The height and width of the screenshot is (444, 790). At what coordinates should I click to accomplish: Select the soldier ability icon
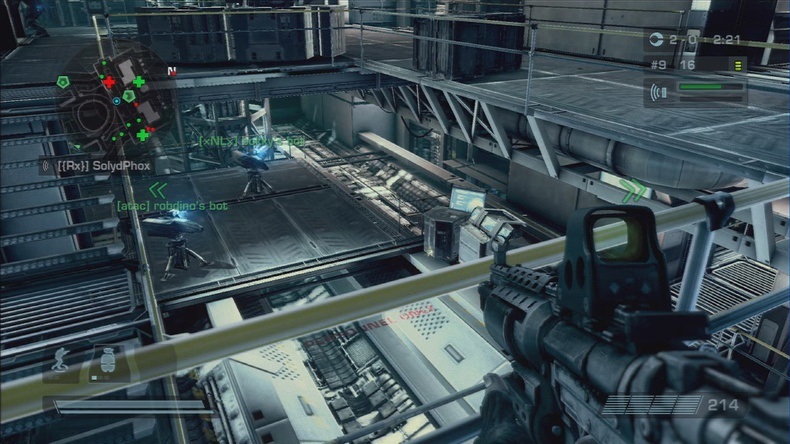[x=60, y=362]
